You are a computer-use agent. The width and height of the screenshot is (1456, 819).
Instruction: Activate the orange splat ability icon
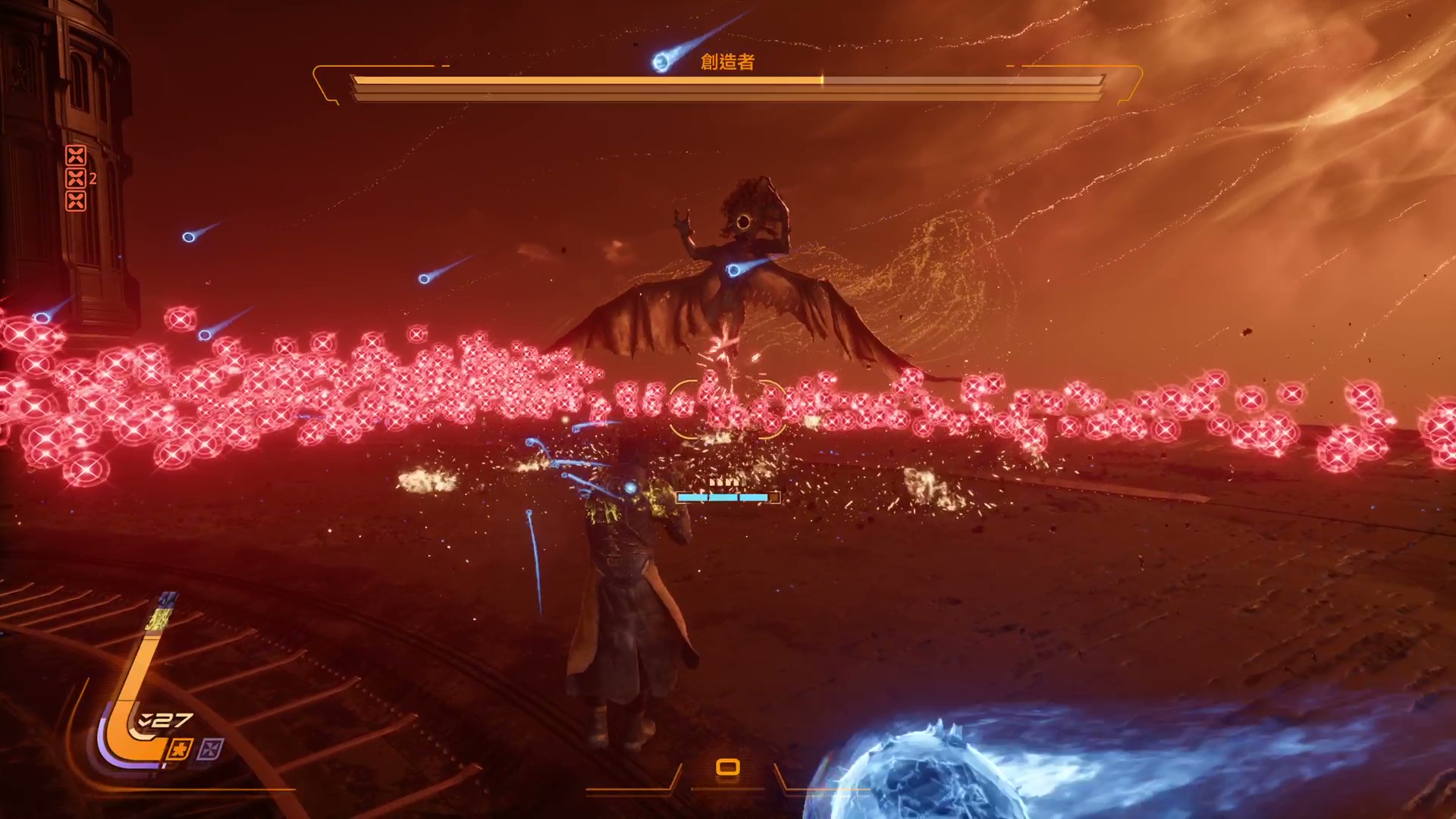pyautogui.click(x=180, y=749)
